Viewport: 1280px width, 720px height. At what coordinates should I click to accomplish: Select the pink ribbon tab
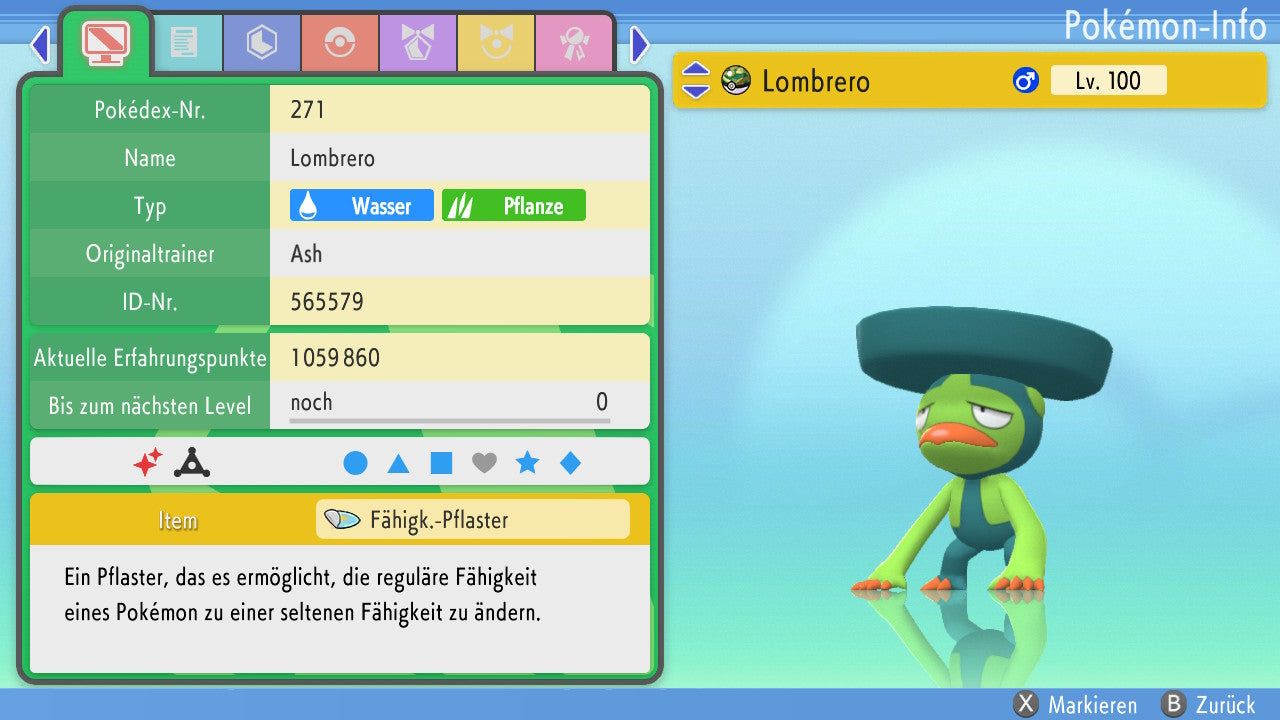pos(573,43)
